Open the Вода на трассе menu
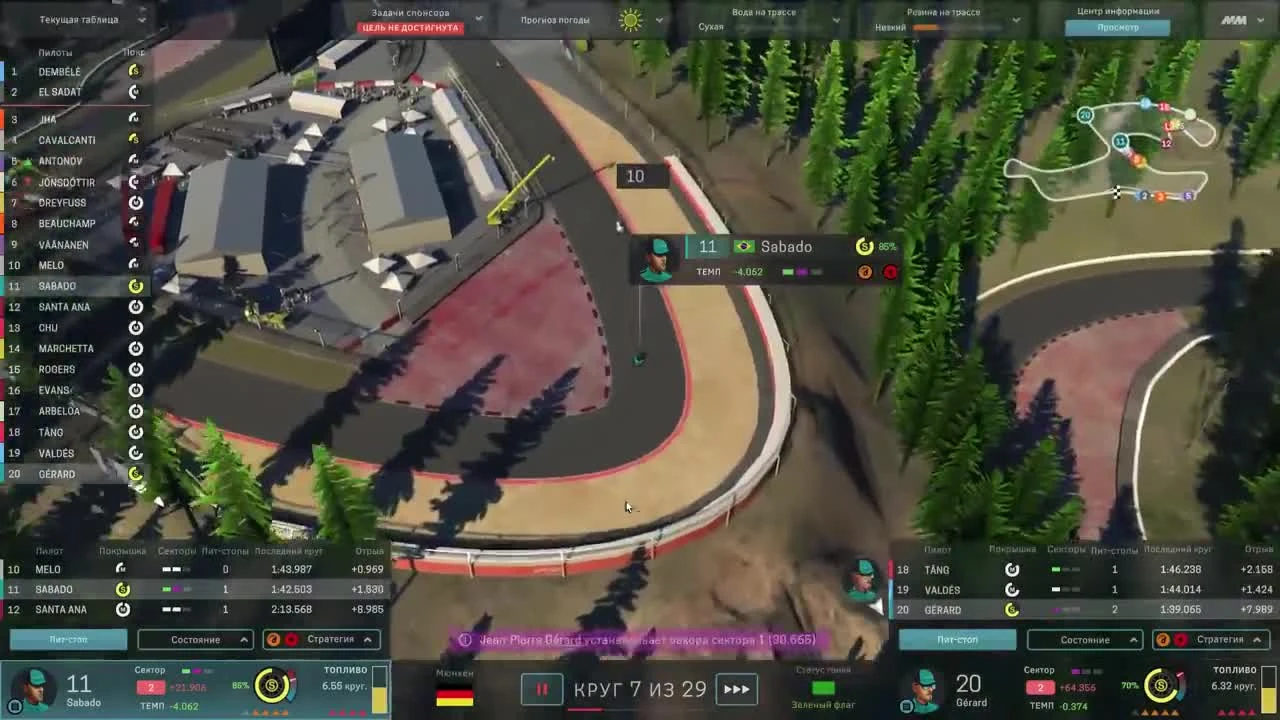 [836, 19]
